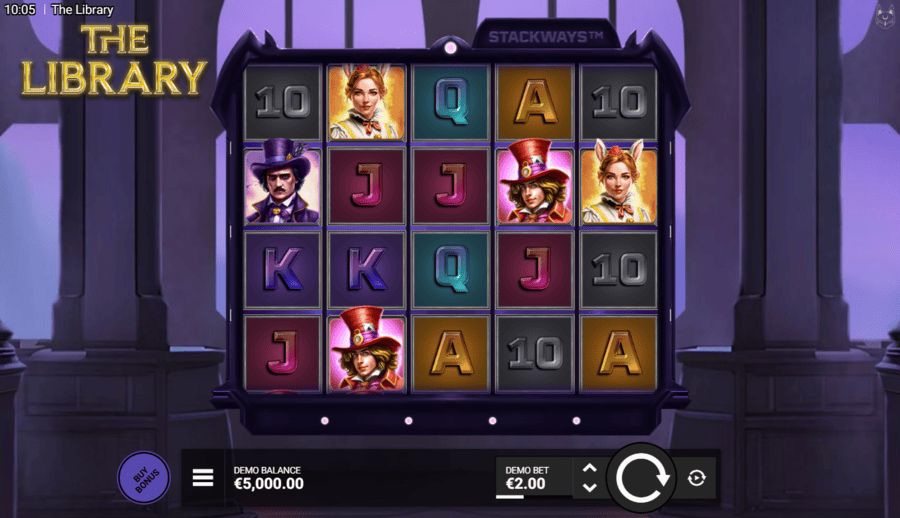Screen dimensions: 900x518
Task: Click the fox logo icon
Action: click(884, 16)
